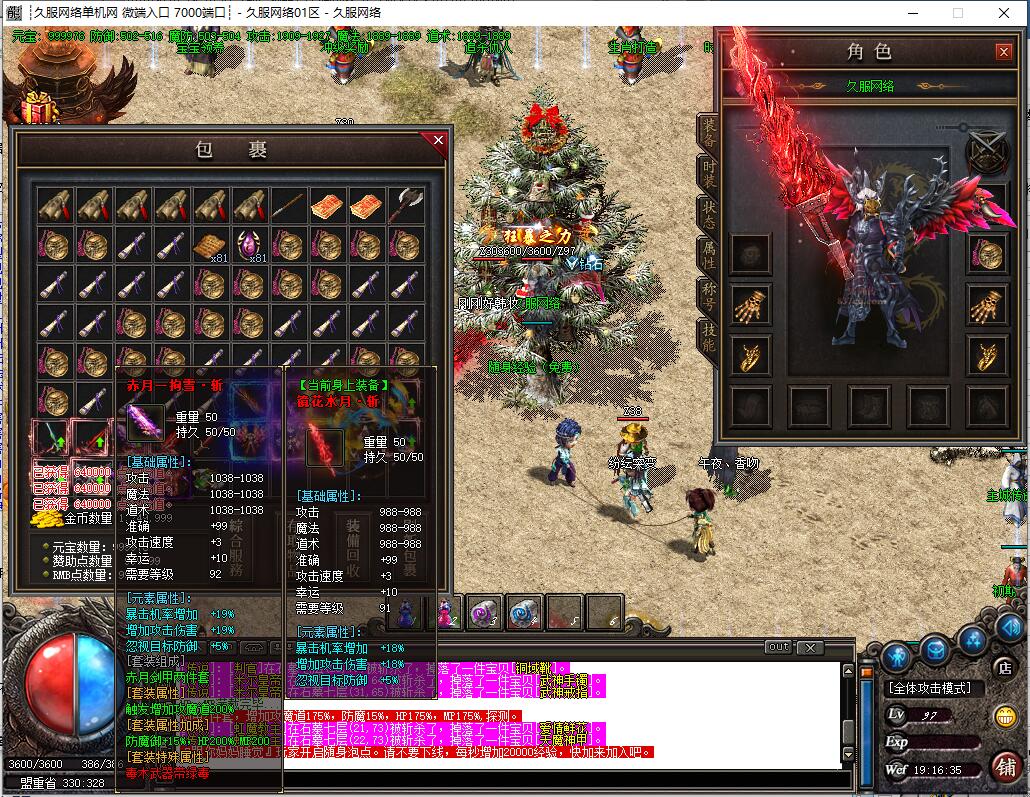Select the brown book stack x81
The image size is (1030, 797).
click(x=211, y=245)
